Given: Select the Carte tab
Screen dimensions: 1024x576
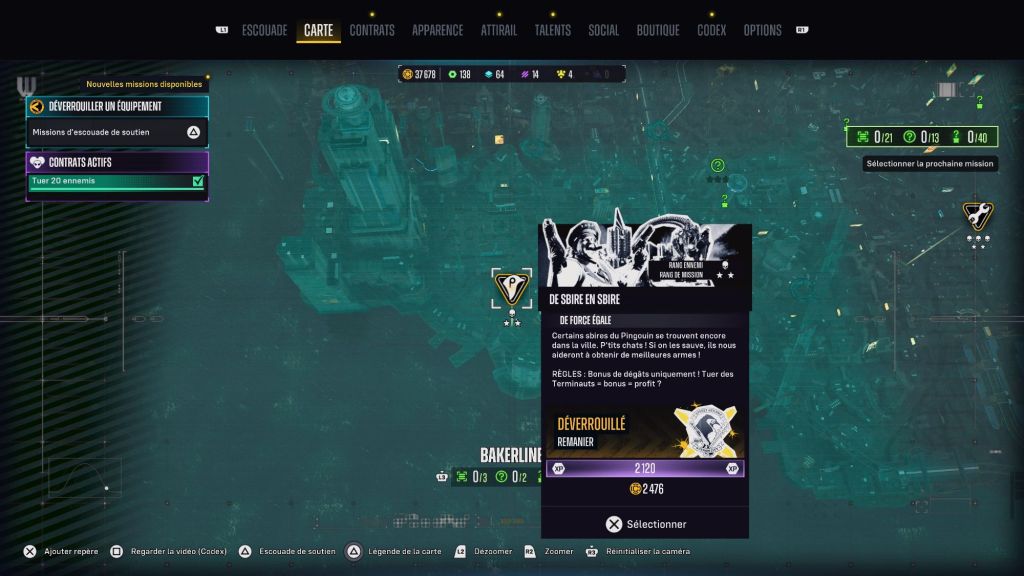Looking at the screenshot, I should [x=318, y=30].
